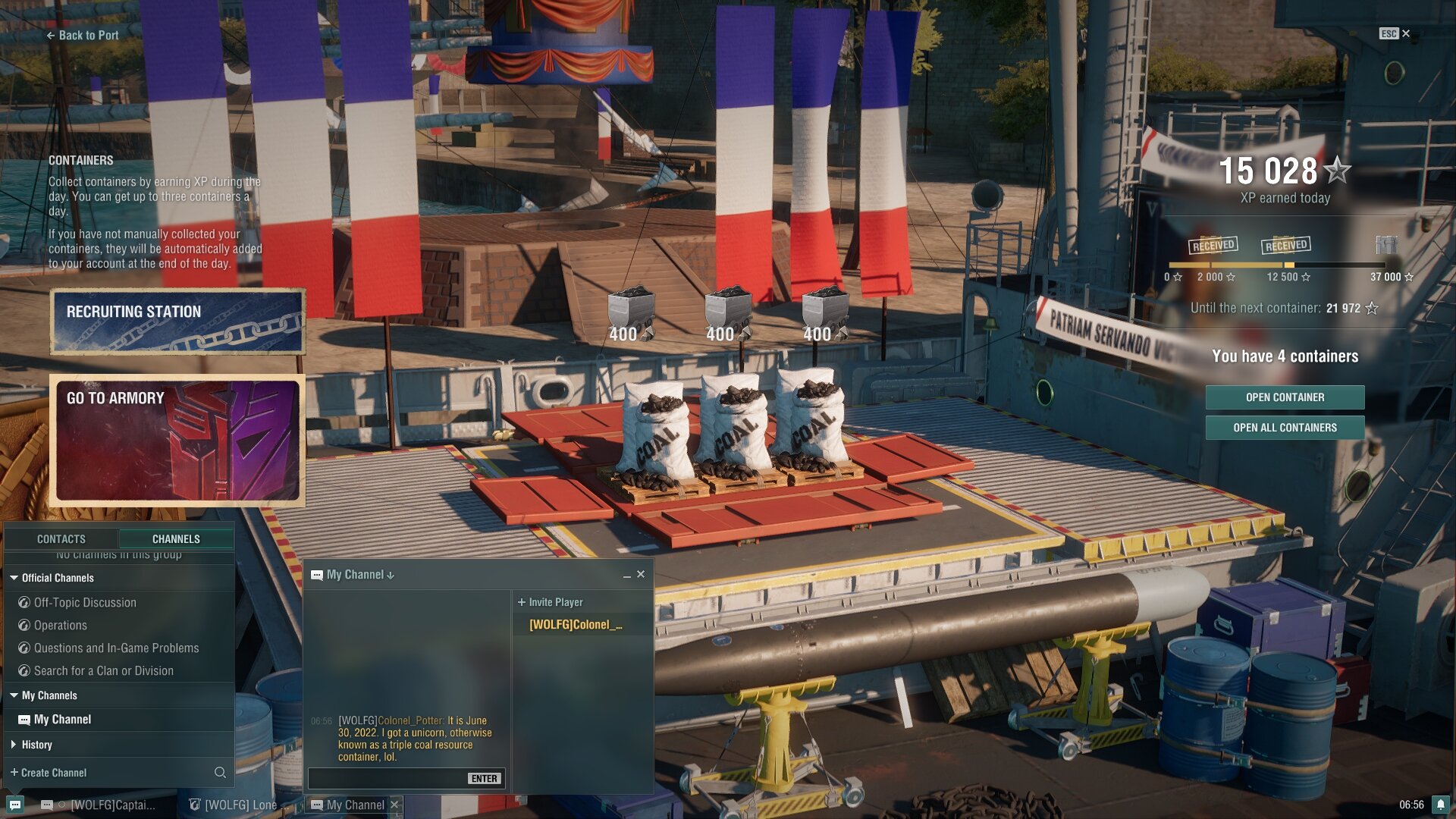Viewport: 1456px width, 819px height.
Task: Close the containers screen with ESC X
Action: (1395, 33)
